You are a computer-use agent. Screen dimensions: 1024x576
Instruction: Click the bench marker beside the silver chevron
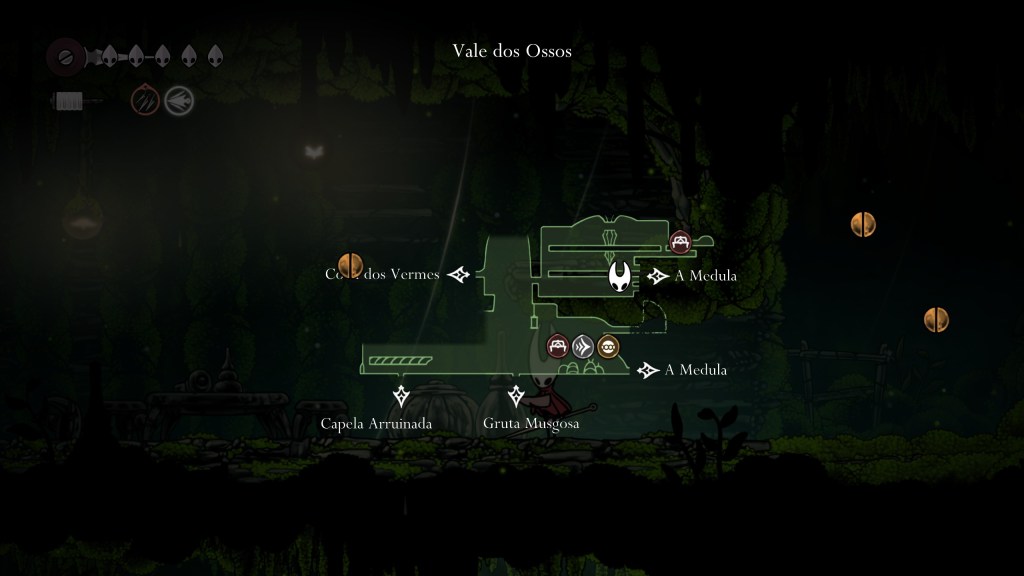(x=558, y=347)
